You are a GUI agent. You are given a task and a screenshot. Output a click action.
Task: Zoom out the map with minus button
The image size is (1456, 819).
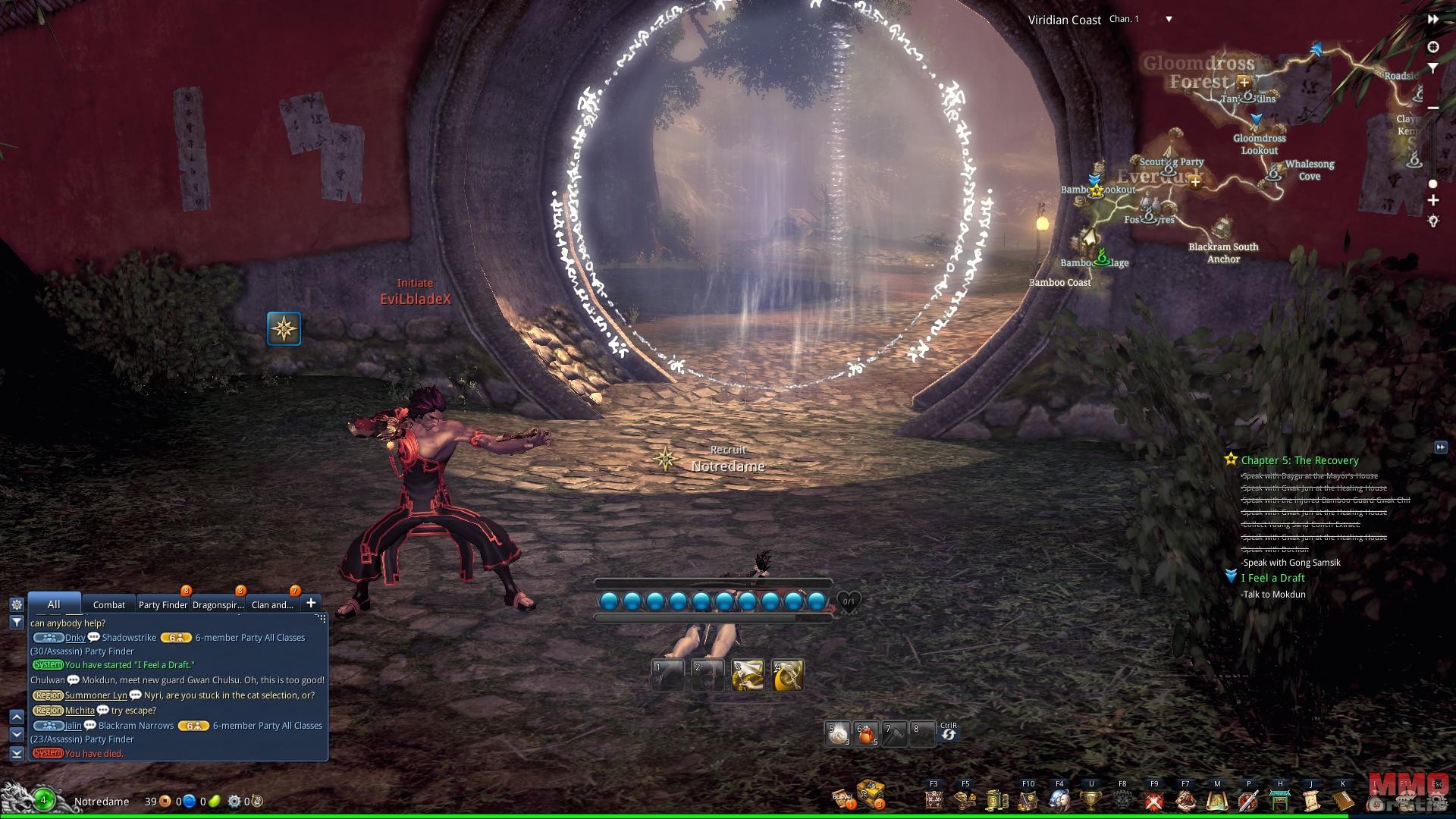click(1432, 108)
